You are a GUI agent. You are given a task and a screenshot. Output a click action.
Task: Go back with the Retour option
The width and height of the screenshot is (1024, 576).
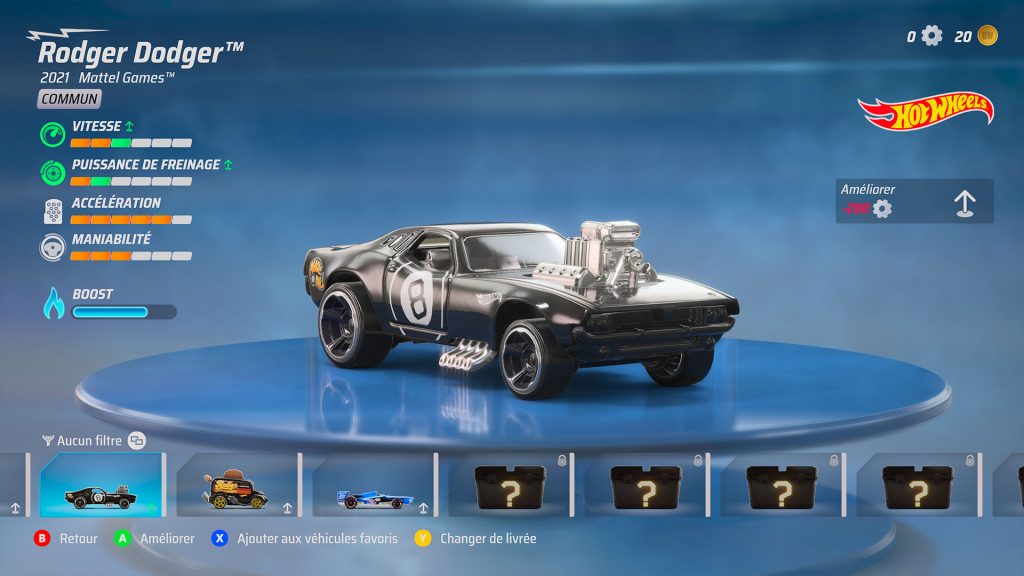click(67, 538)
